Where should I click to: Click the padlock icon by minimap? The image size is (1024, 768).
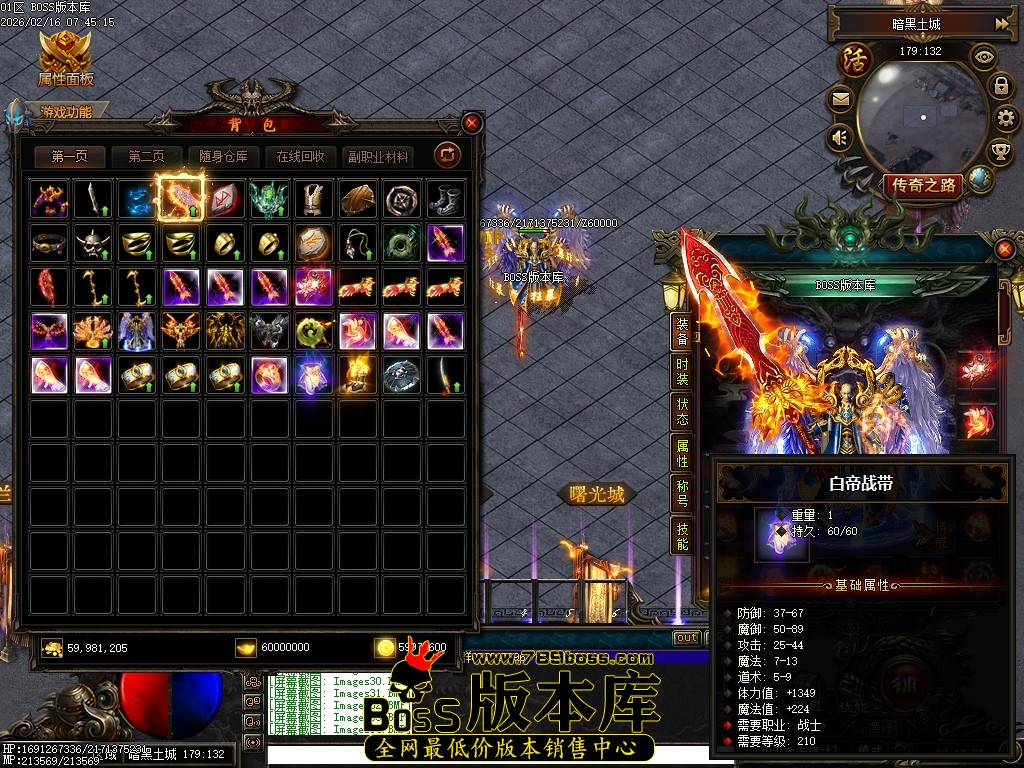[x=1000, y=86]
